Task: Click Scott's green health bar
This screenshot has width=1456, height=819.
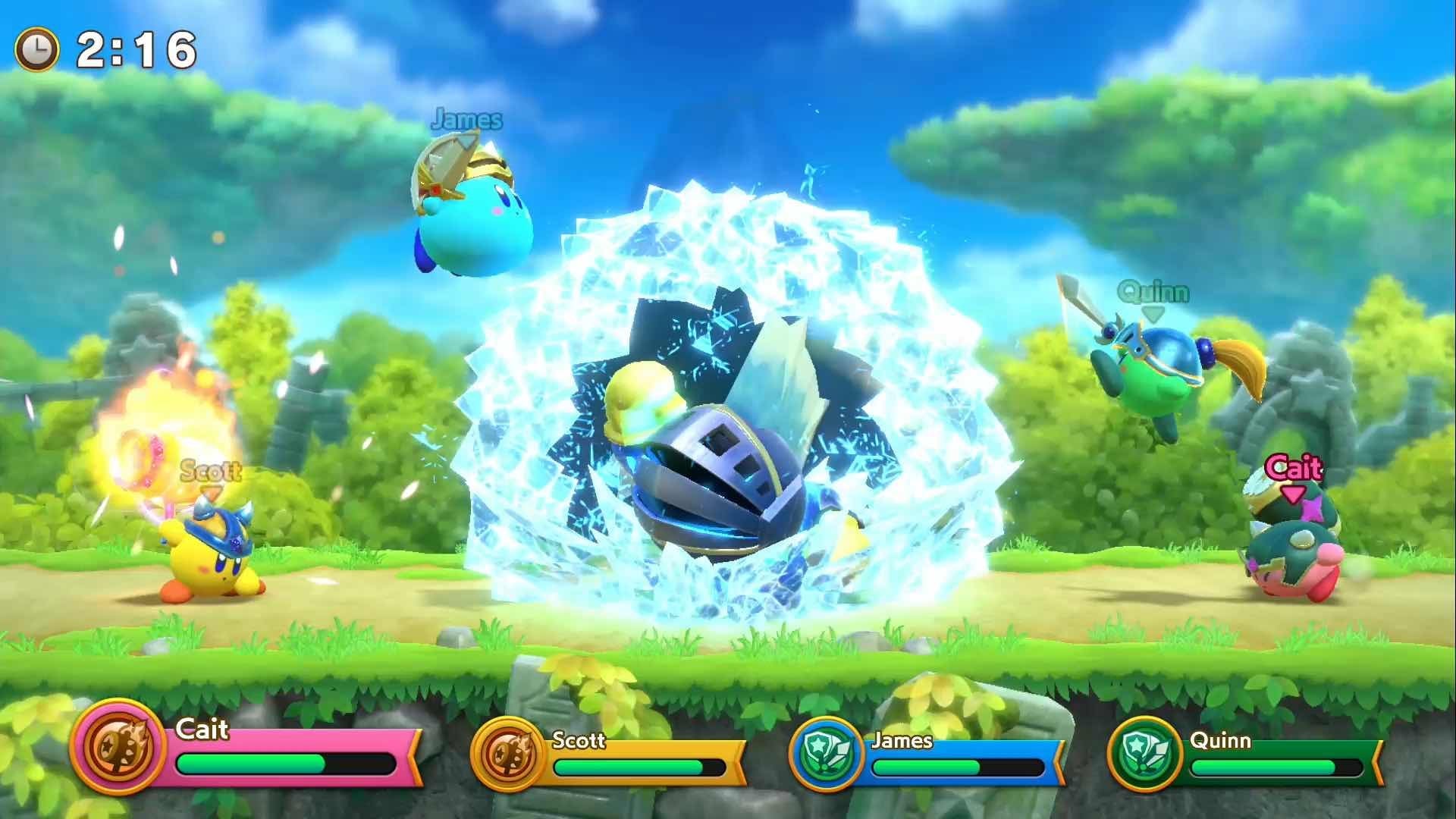Action: click(x=629, y=768)
